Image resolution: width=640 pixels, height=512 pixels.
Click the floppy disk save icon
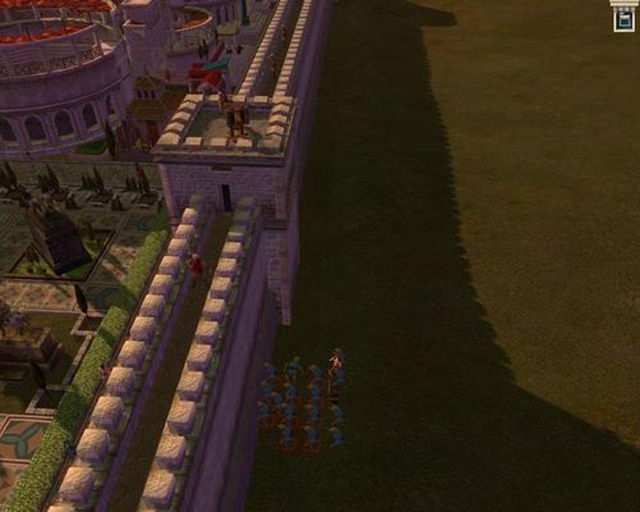(624, 19)
